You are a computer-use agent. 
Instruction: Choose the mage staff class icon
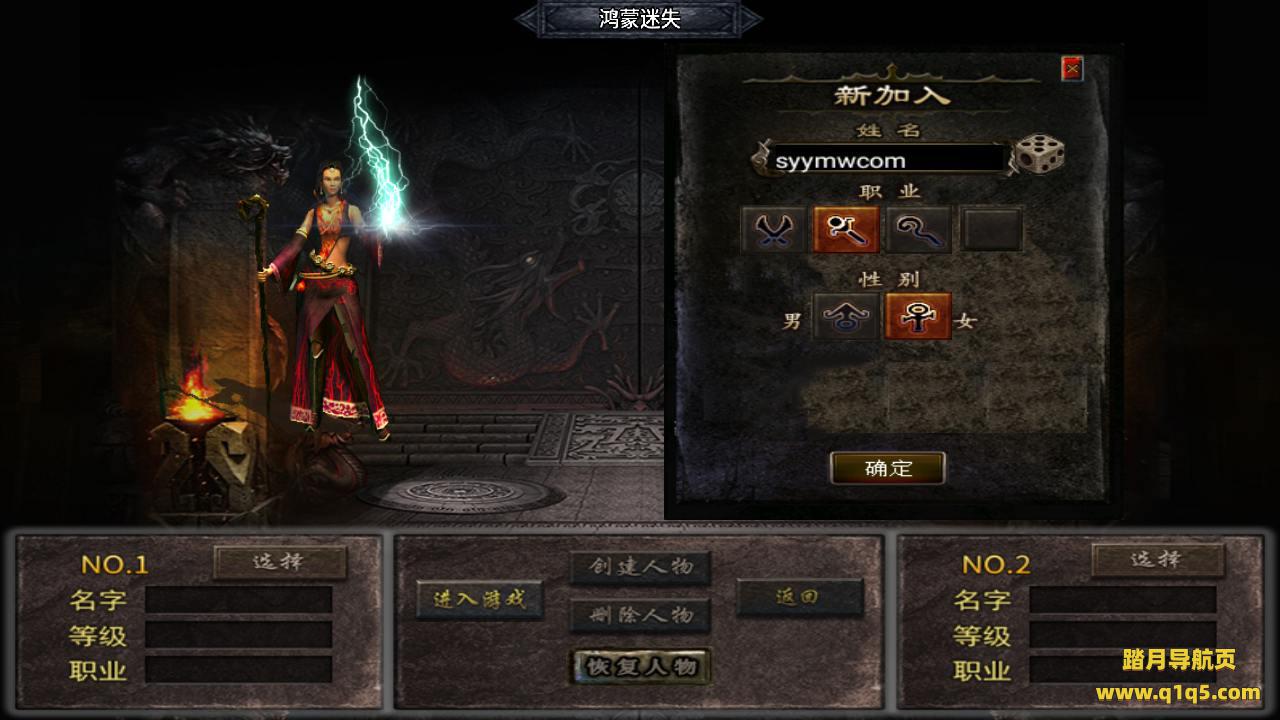click(x=846, y=230)
